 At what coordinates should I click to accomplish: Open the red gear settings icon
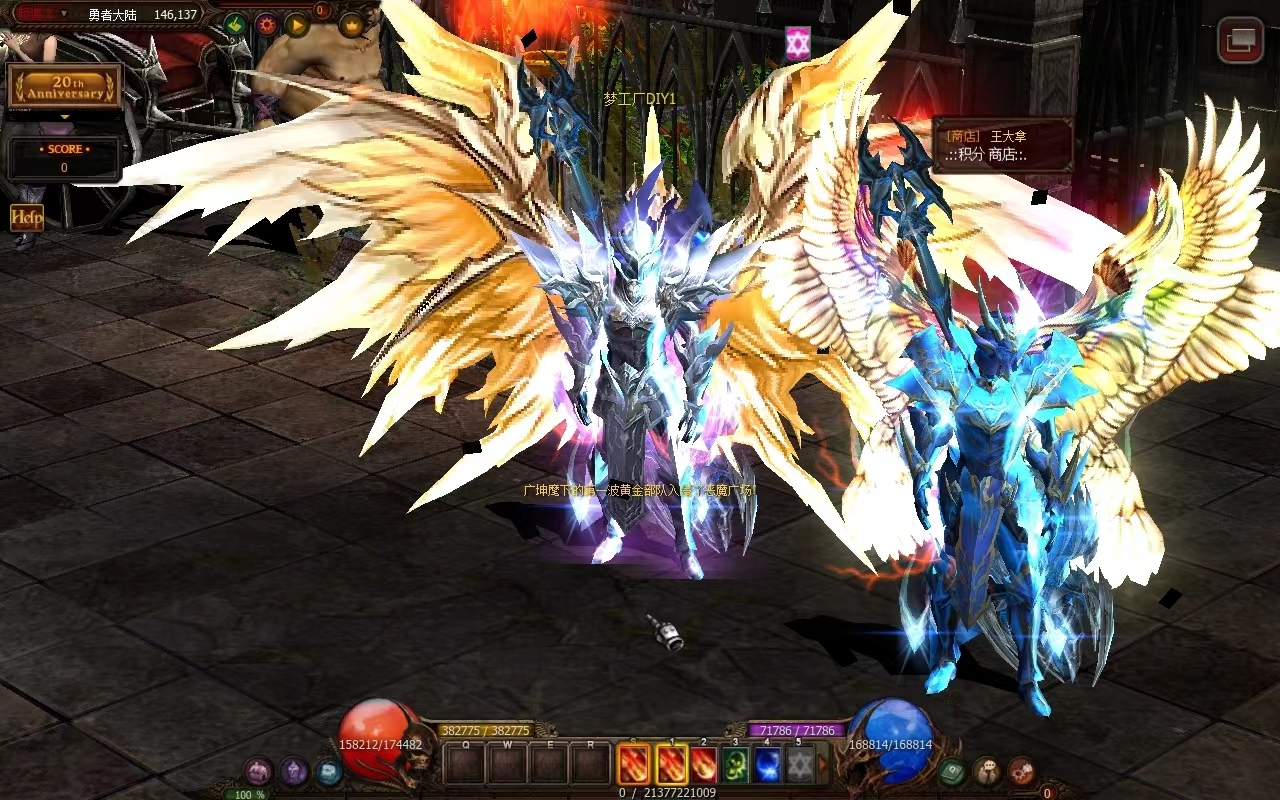tap(266, 25)
